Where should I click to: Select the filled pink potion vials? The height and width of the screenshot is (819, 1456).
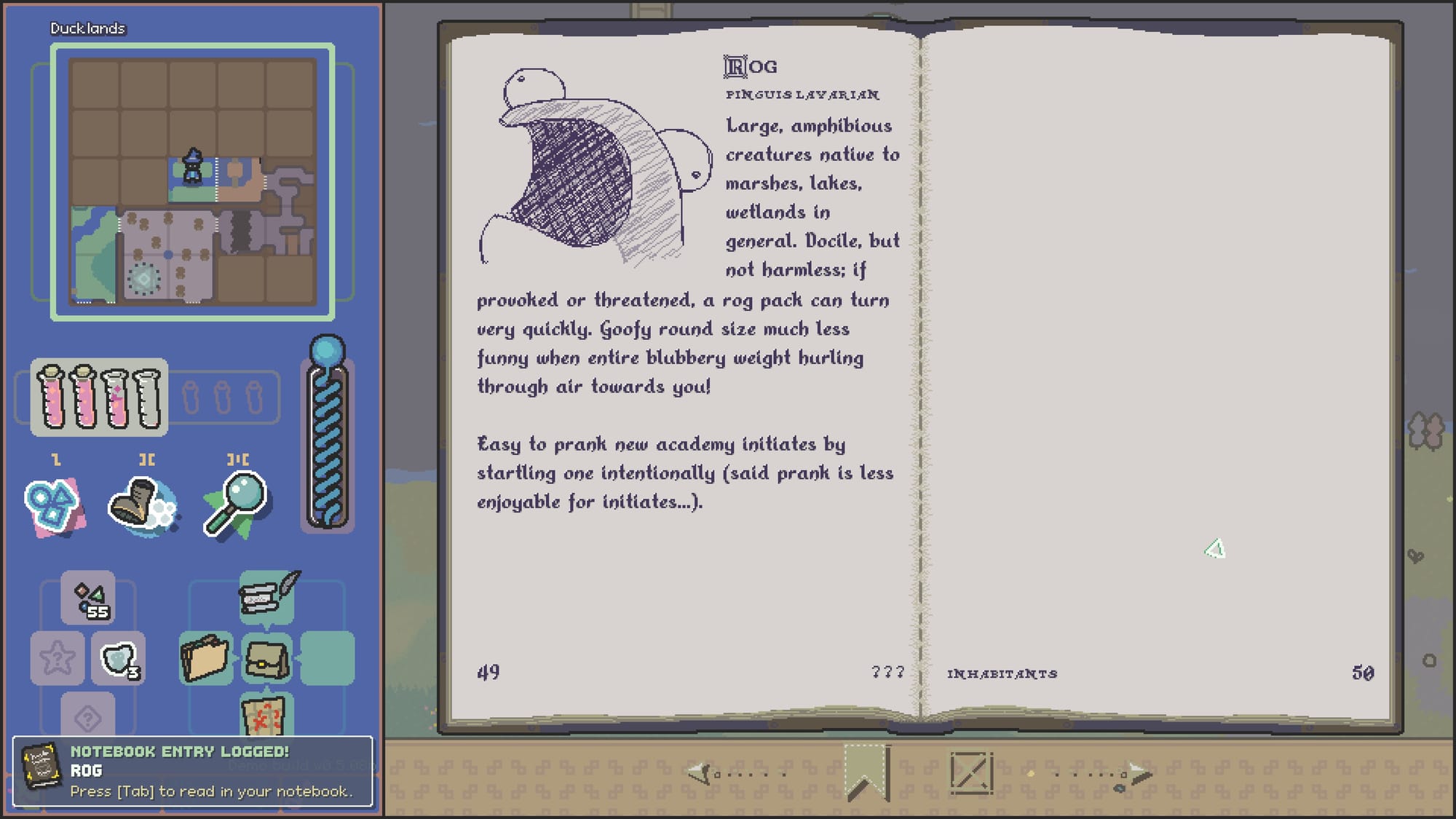[x=99, y=397]
